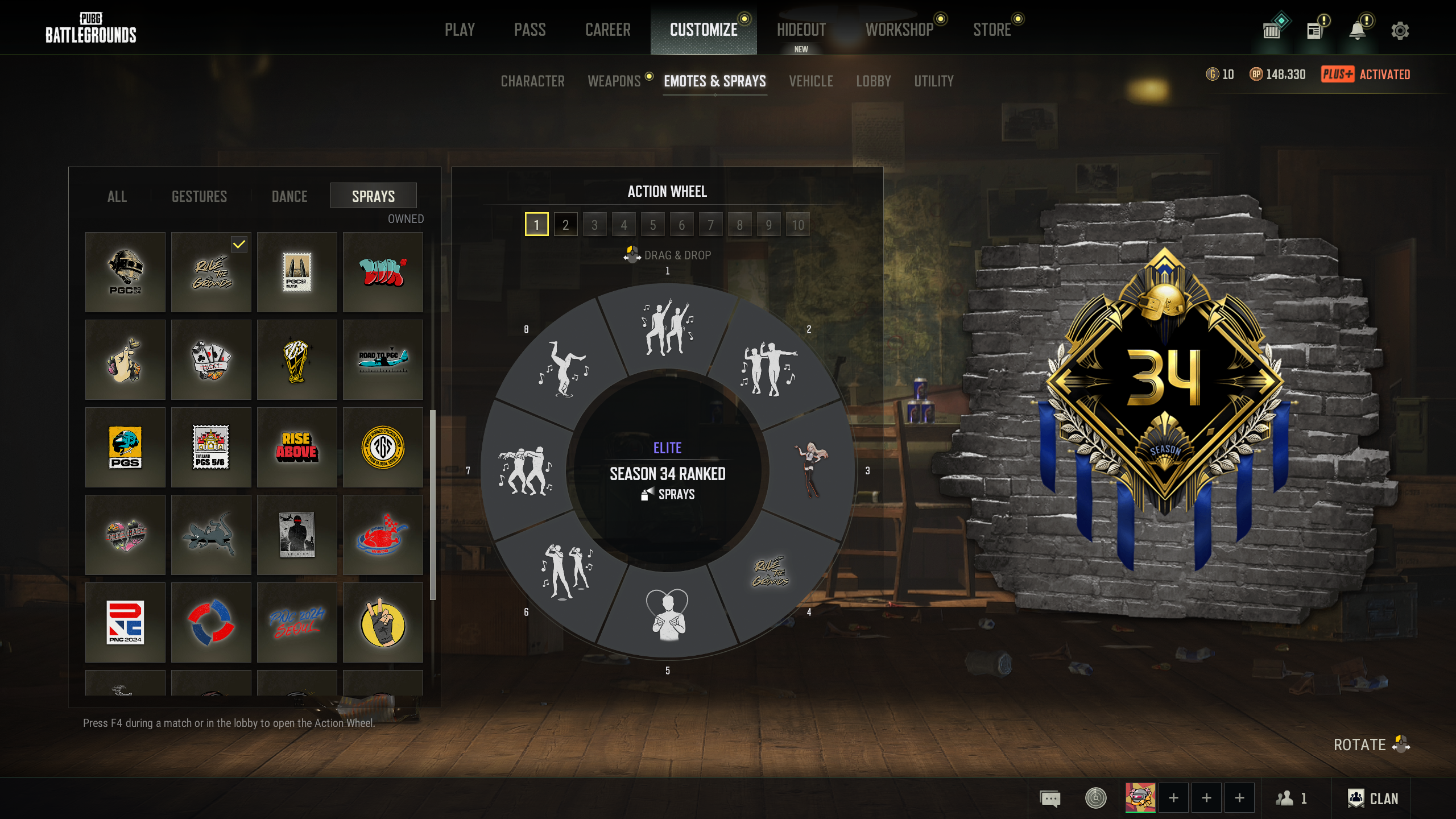This screenshot has width=1456, height=819.
Task: Open the chat speech bubble
Action: click(x=1050, y=799)
